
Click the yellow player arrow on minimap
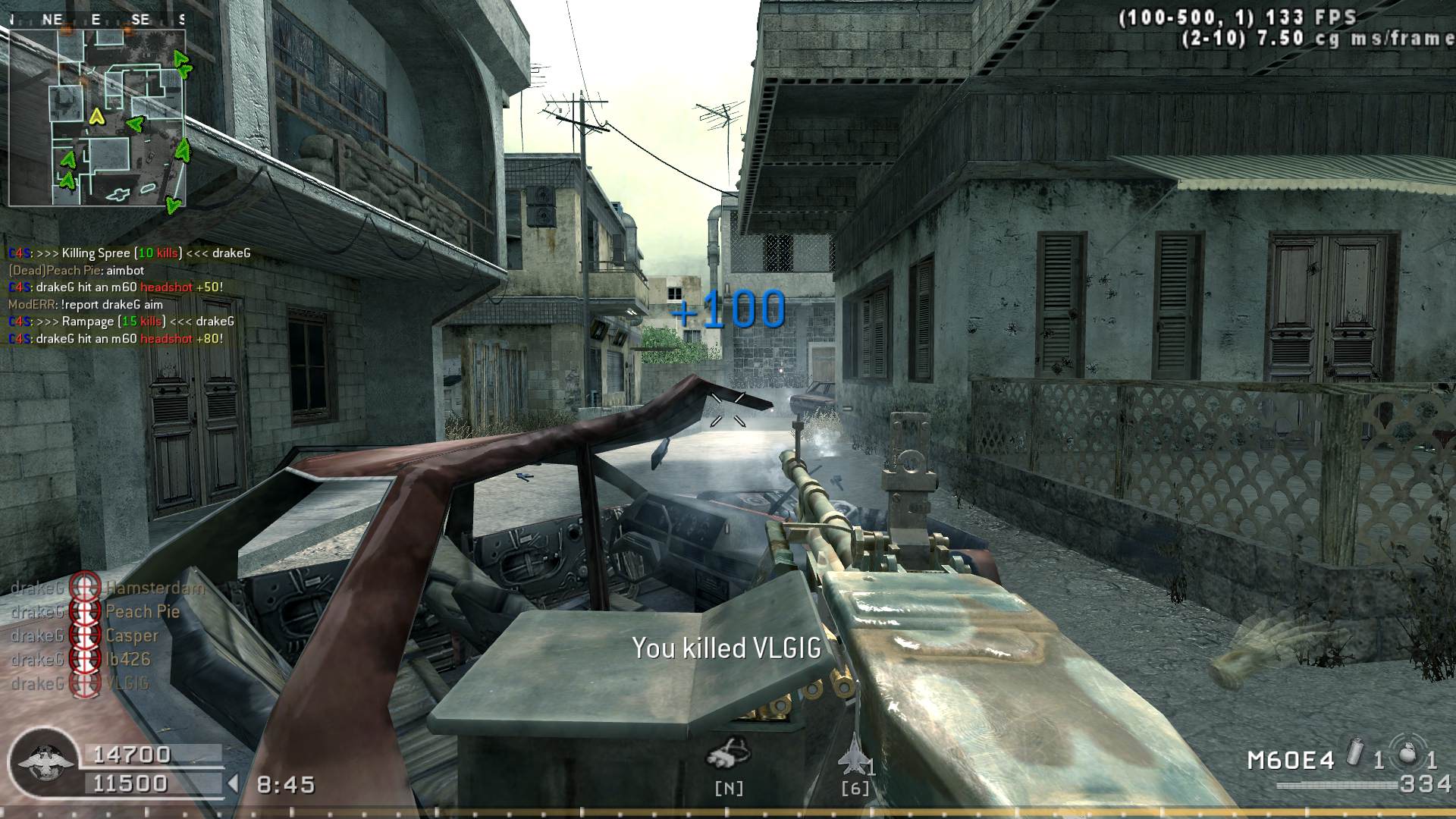(x=96, y=116)
